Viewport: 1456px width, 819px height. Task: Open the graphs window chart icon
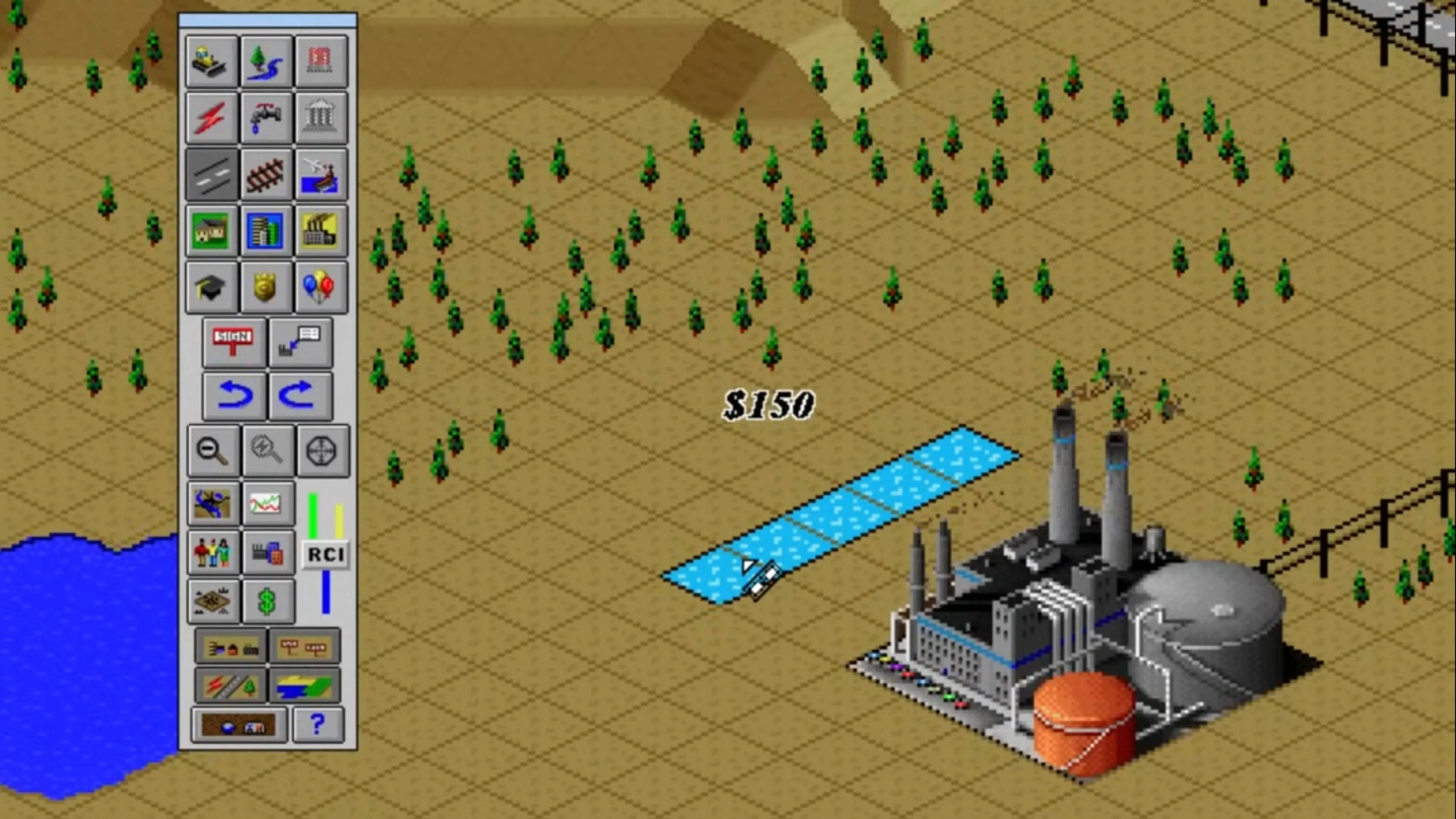point(267,503)
